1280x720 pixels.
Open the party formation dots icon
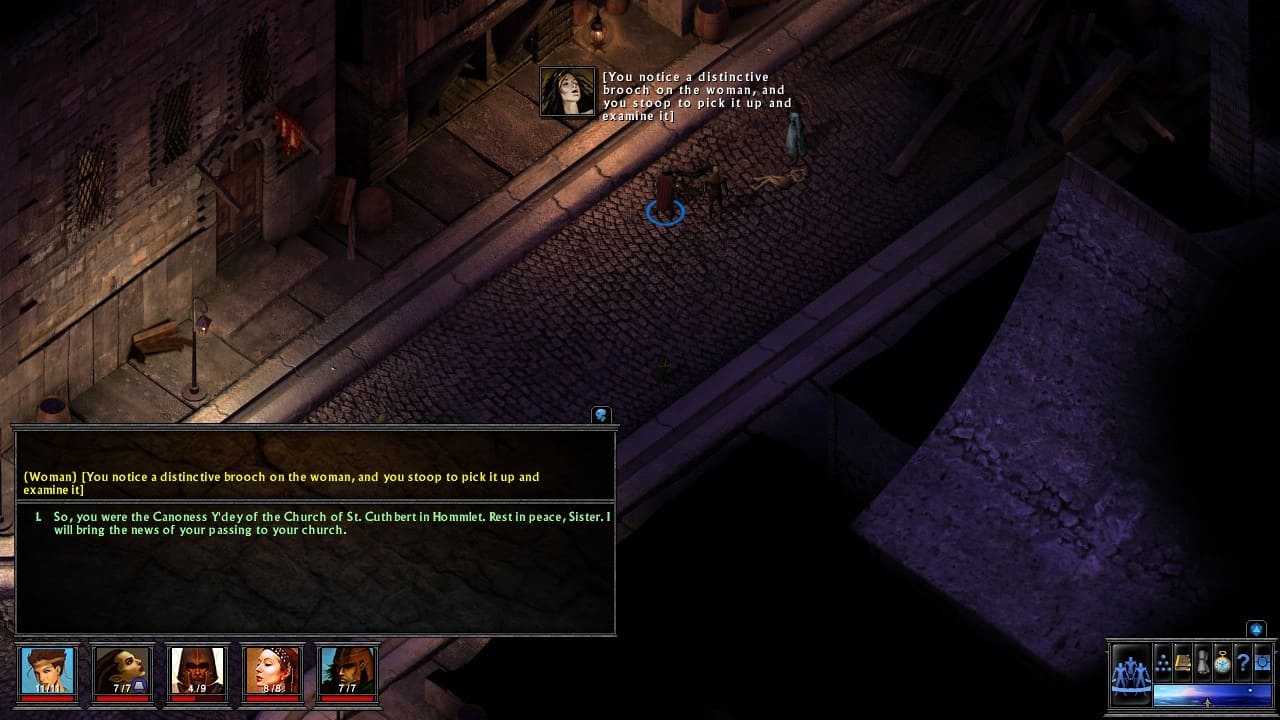click(x=1163, y=661)
